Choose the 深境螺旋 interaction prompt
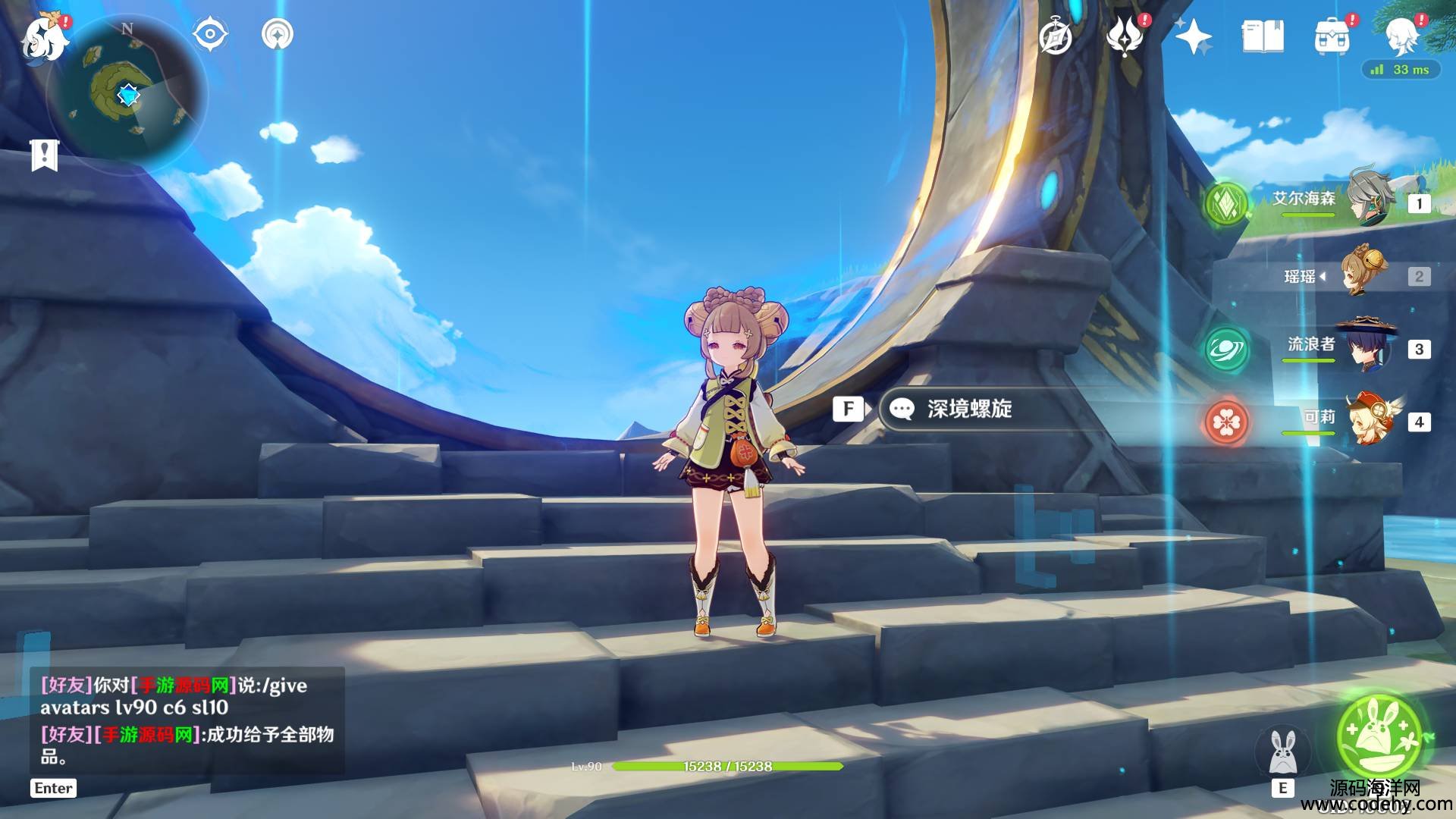Viewport: 1456px width, 819px height. pos(968,409)
